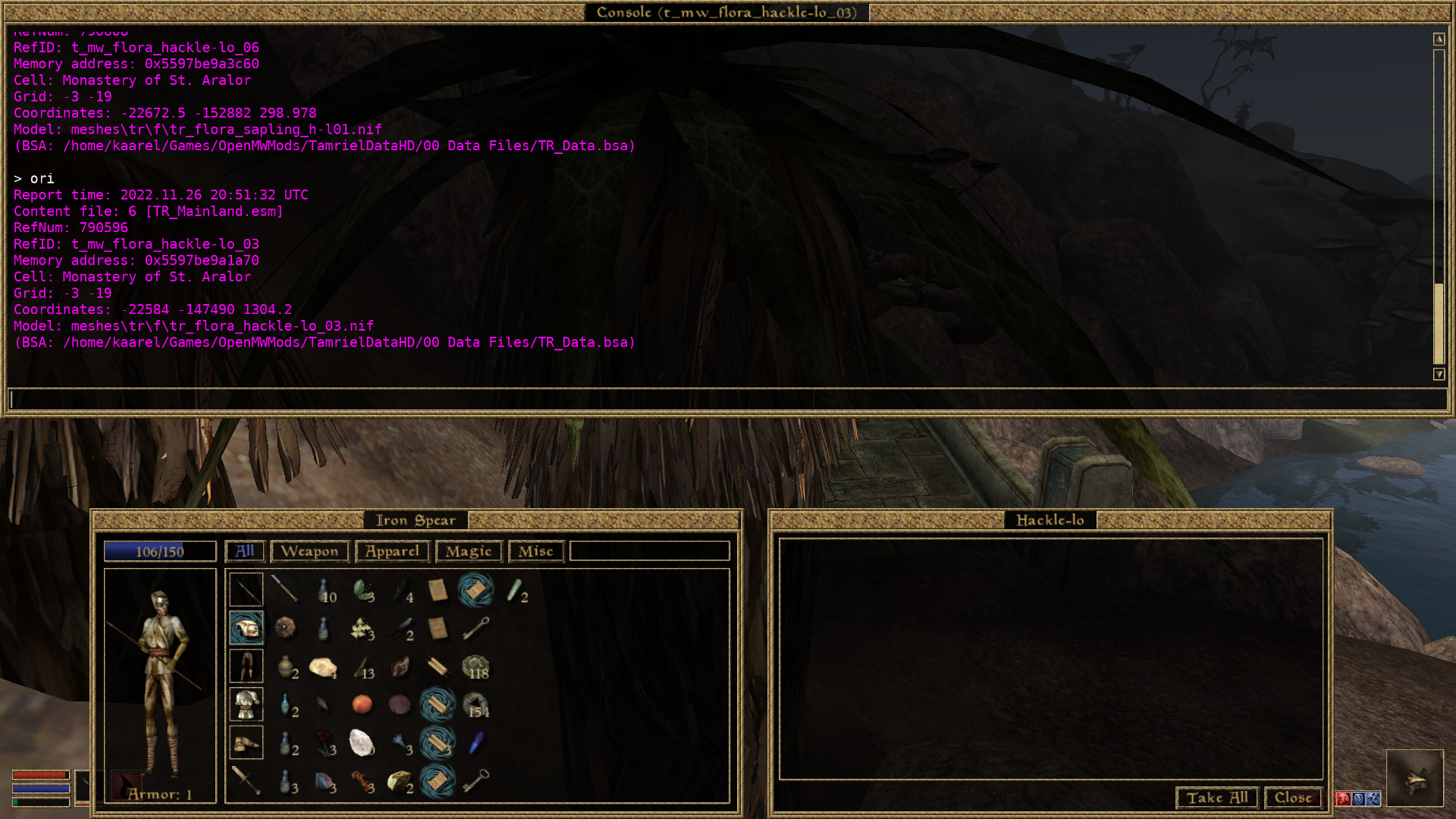The height and width of the screenshot is (819, 1456).
Task: Click the pearl ingredient
Action: (360, 743)
